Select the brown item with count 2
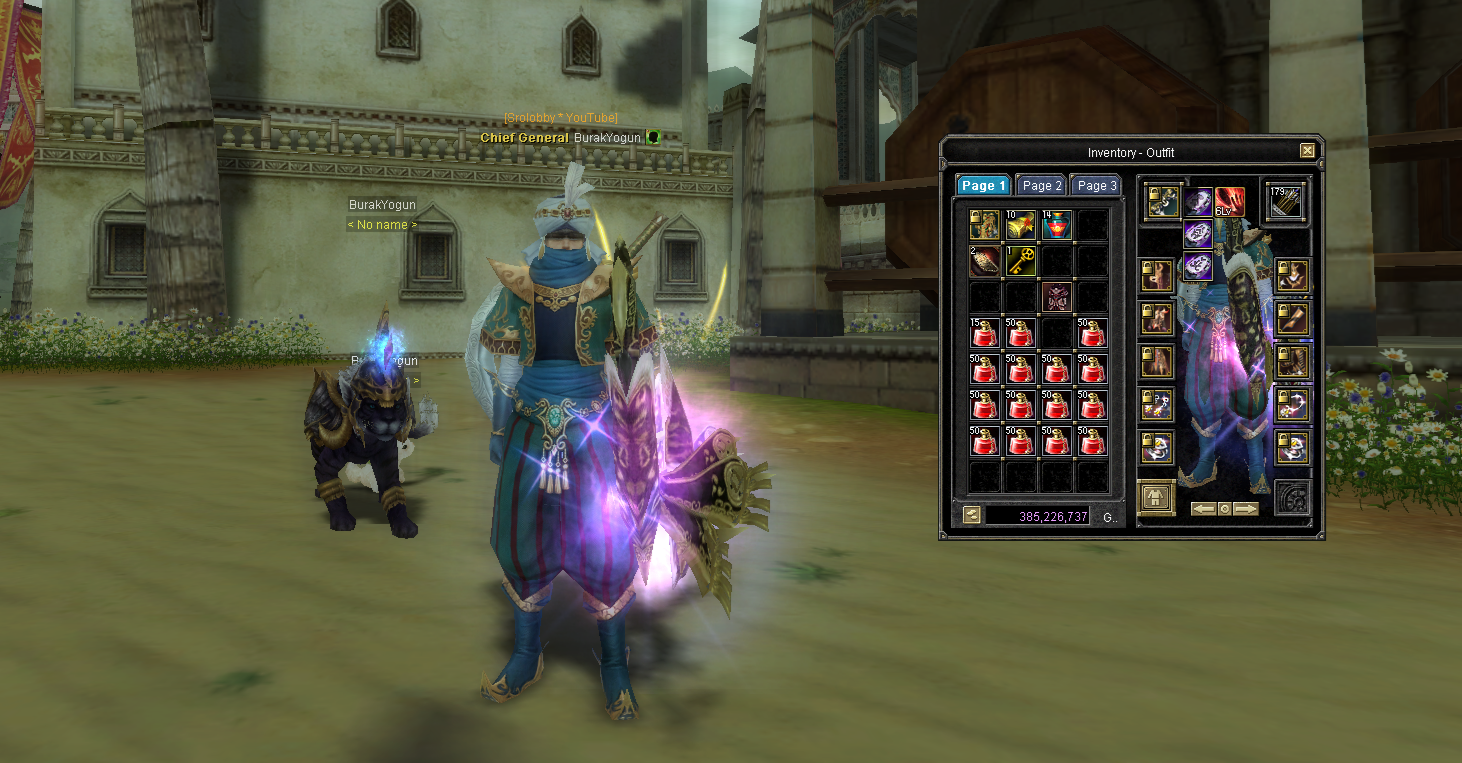 point(985,262)
